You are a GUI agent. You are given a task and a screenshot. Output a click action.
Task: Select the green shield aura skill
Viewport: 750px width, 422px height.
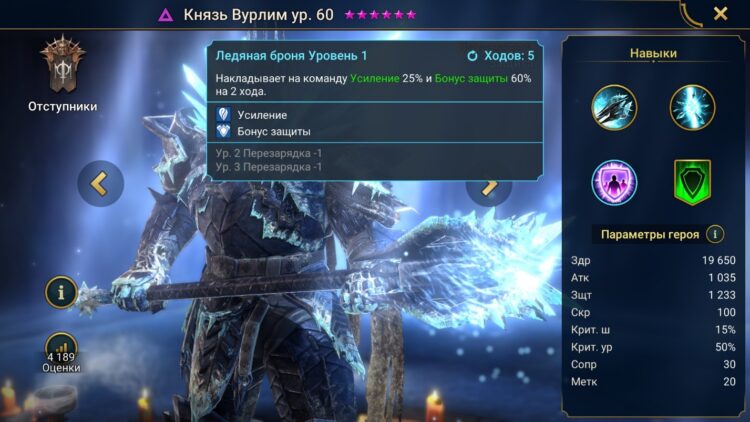pyautogui.click(x=692, y=181)
